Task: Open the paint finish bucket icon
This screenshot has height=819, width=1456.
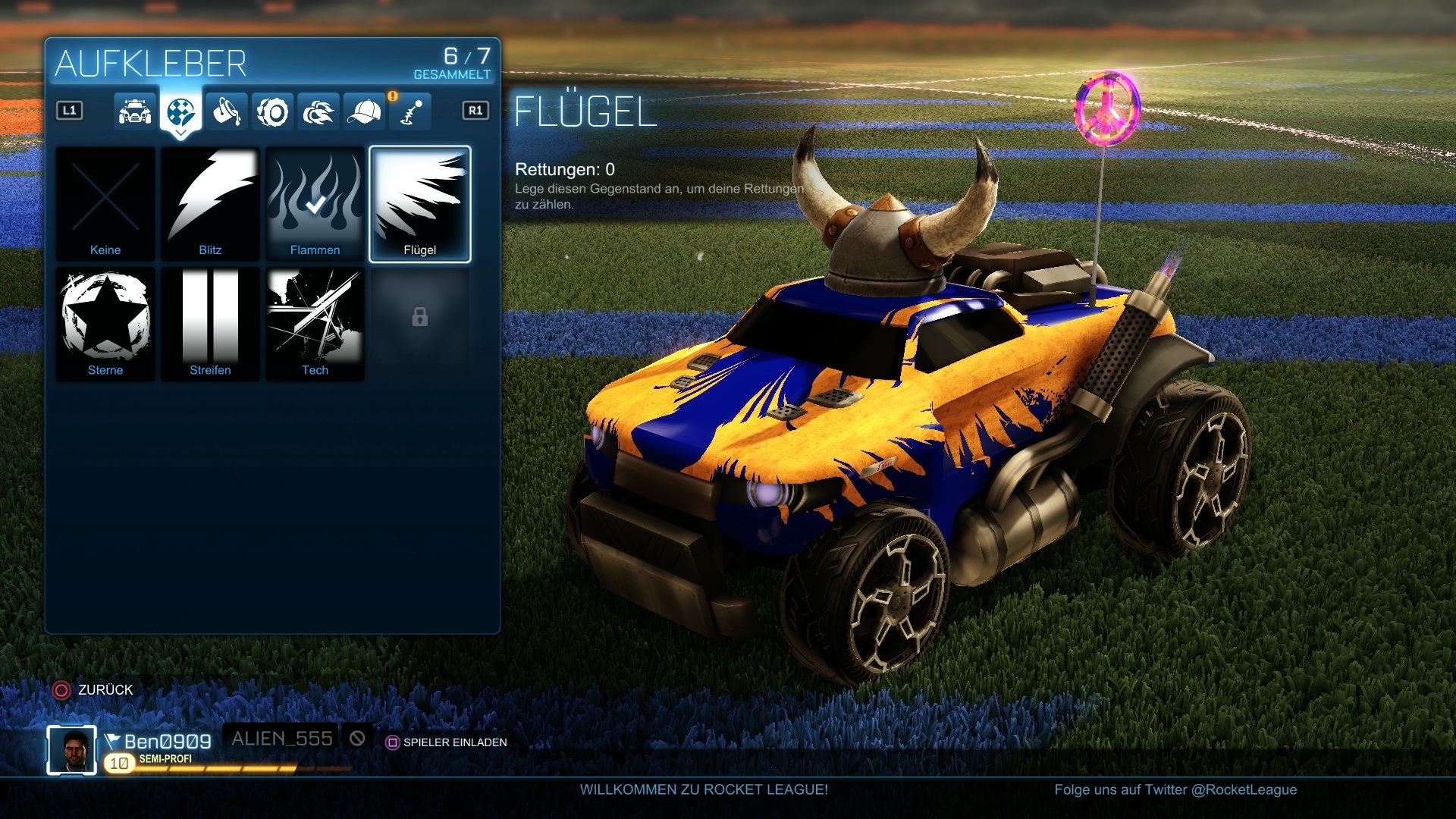Action: click(227, 111)
